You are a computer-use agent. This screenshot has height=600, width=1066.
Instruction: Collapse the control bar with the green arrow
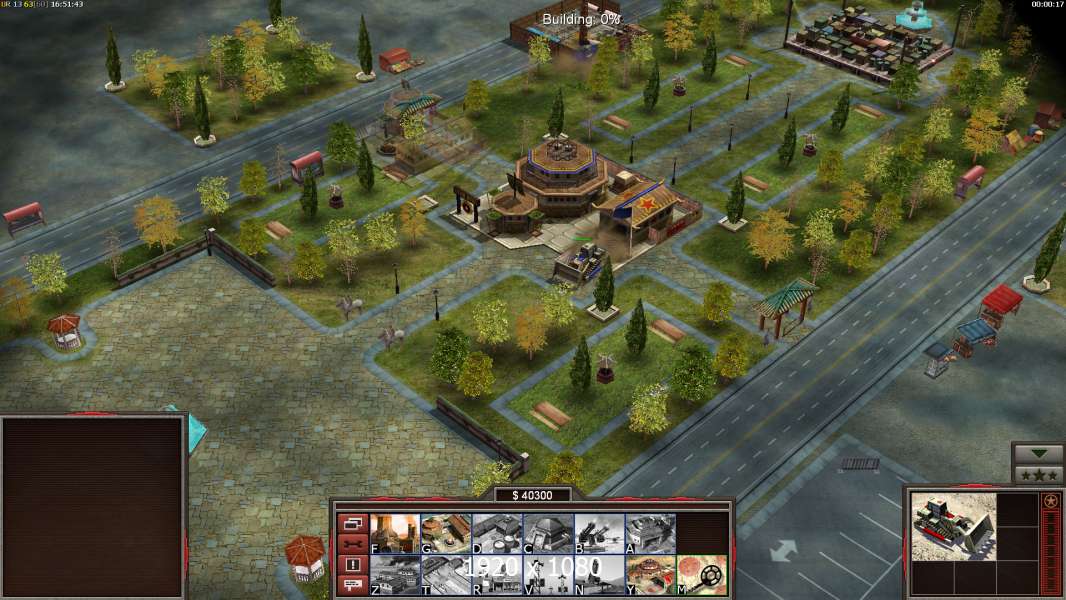(1038, 454)
